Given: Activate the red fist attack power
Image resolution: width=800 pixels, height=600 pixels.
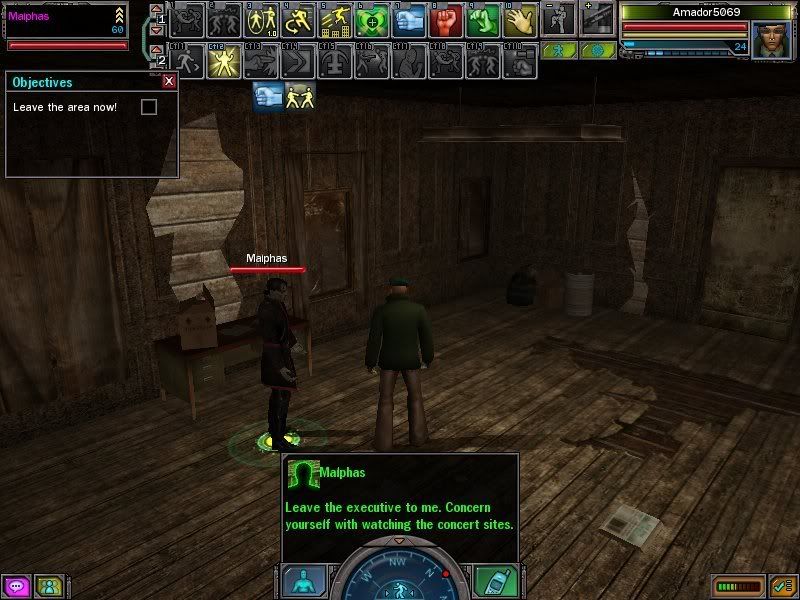Looking at the screenshot, I should coord(446,20).
